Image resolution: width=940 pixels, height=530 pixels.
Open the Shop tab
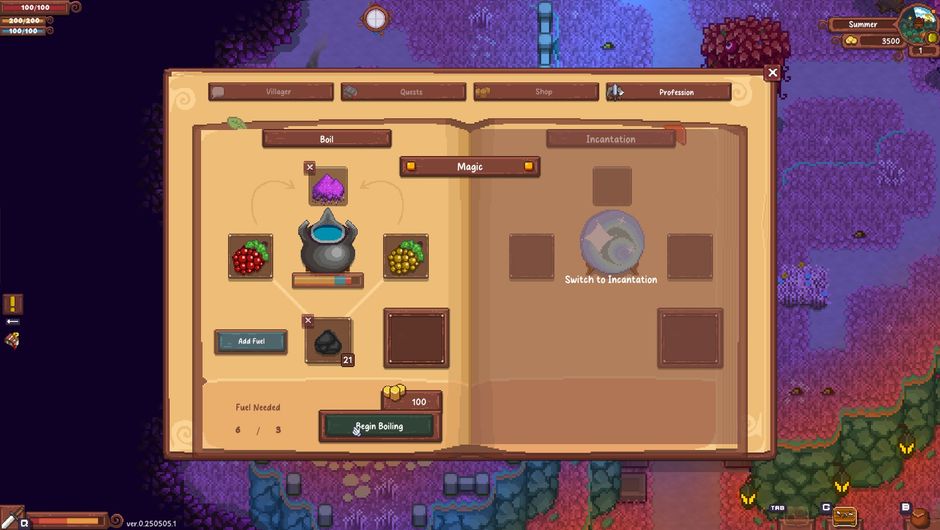click(x=536, y=92)
